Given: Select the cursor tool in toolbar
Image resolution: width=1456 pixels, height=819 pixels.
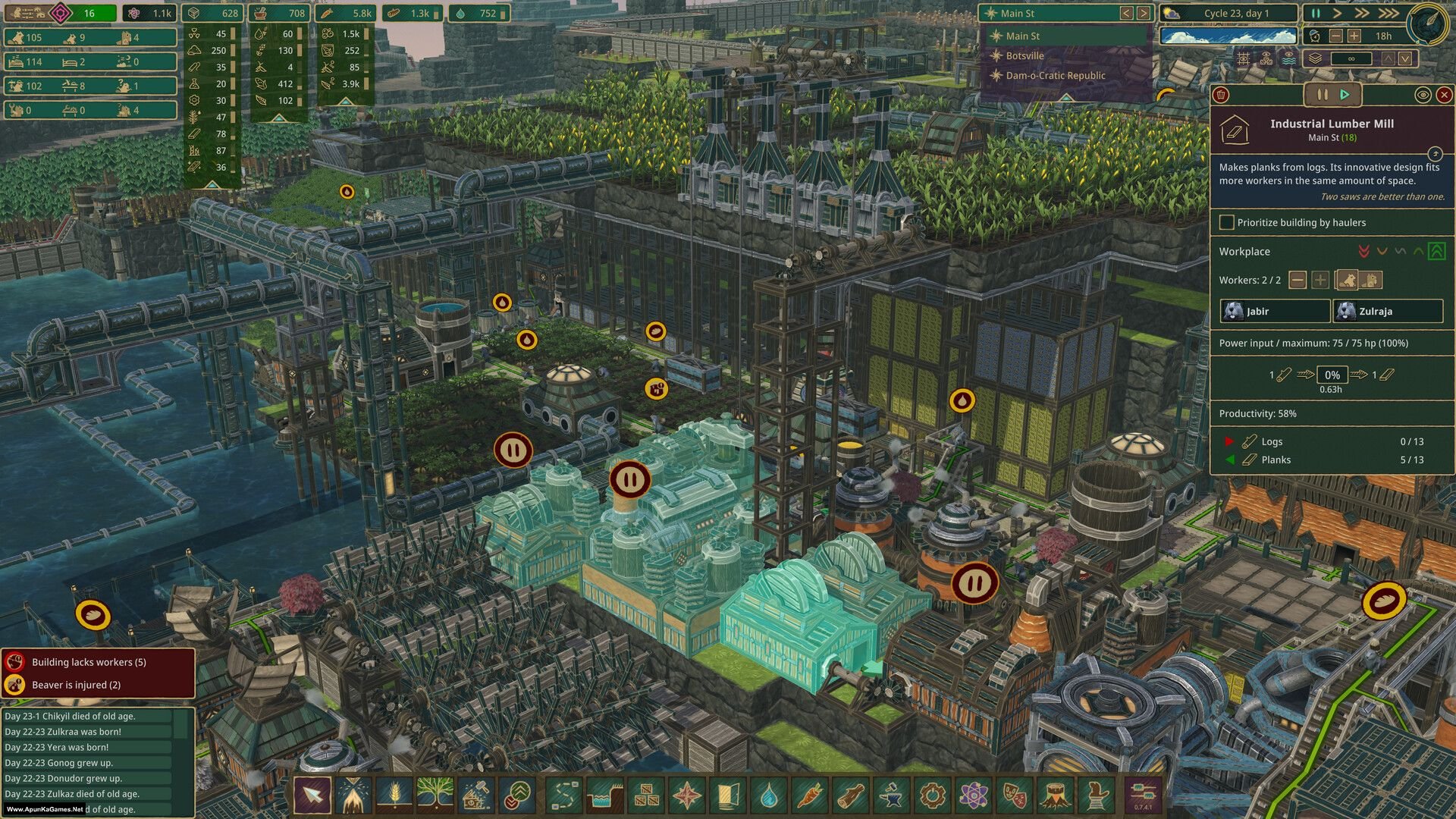Looking at the screenshot, I should [312, 795].
